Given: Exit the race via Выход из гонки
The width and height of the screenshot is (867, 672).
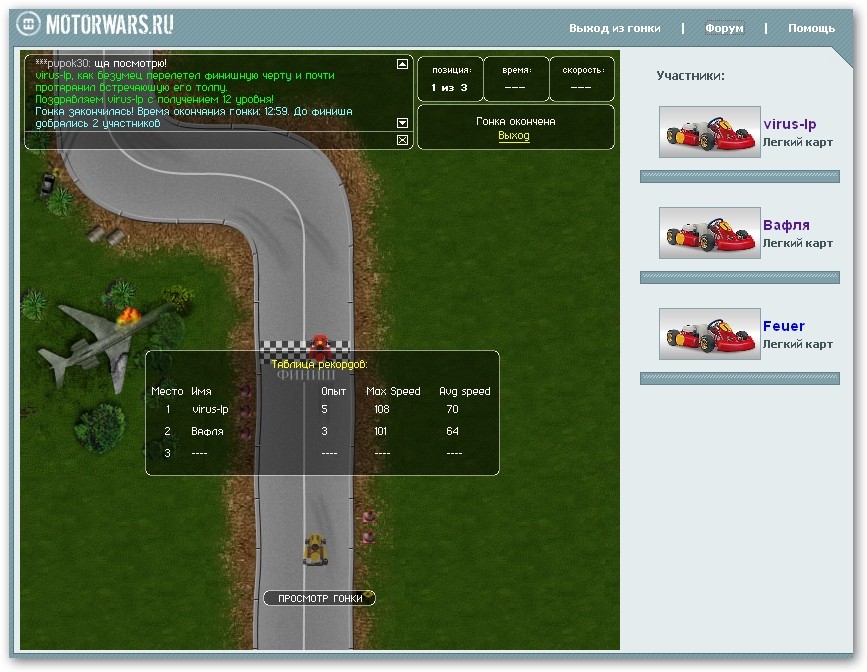Looking at the screenshot, I should point(614,28).
